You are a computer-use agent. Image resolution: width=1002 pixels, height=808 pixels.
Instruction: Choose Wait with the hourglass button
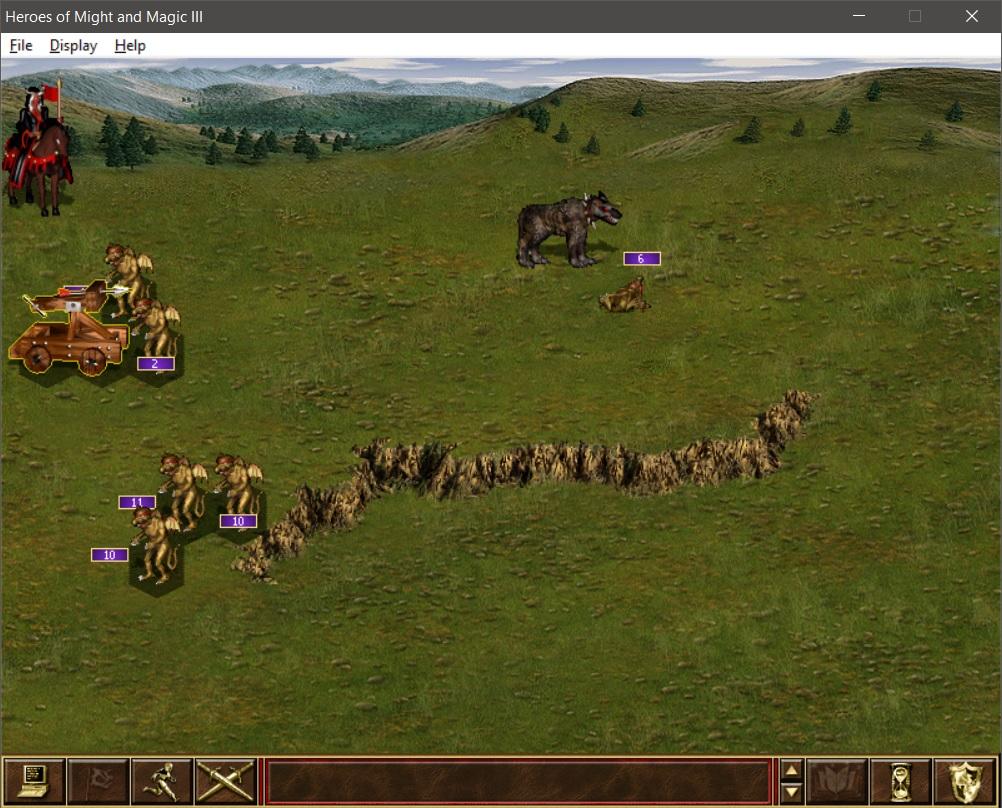[901, 780]
